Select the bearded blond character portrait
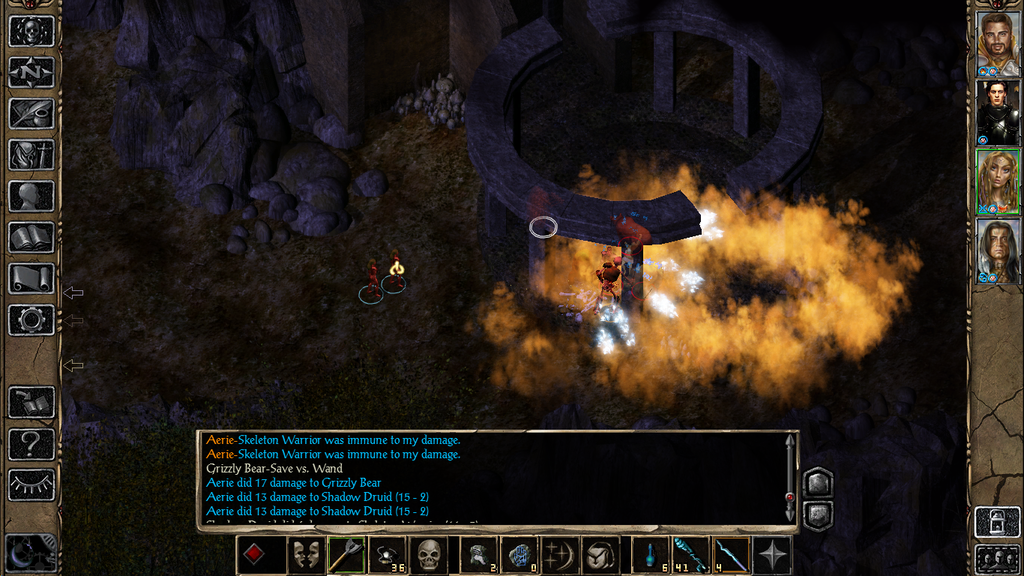The height and width of the screenshot is (576, 1024). pyautogui.click(x=997, y=42)
